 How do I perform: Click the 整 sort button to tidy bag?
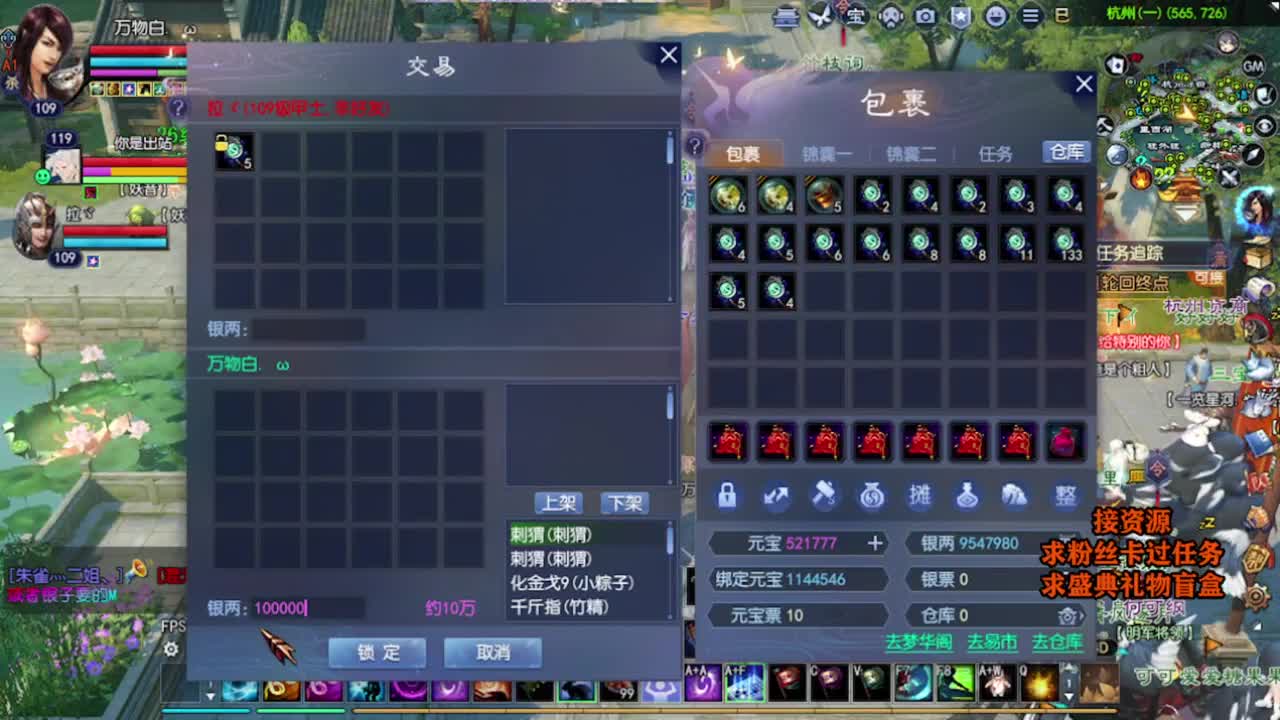(x=1068, y=495)
